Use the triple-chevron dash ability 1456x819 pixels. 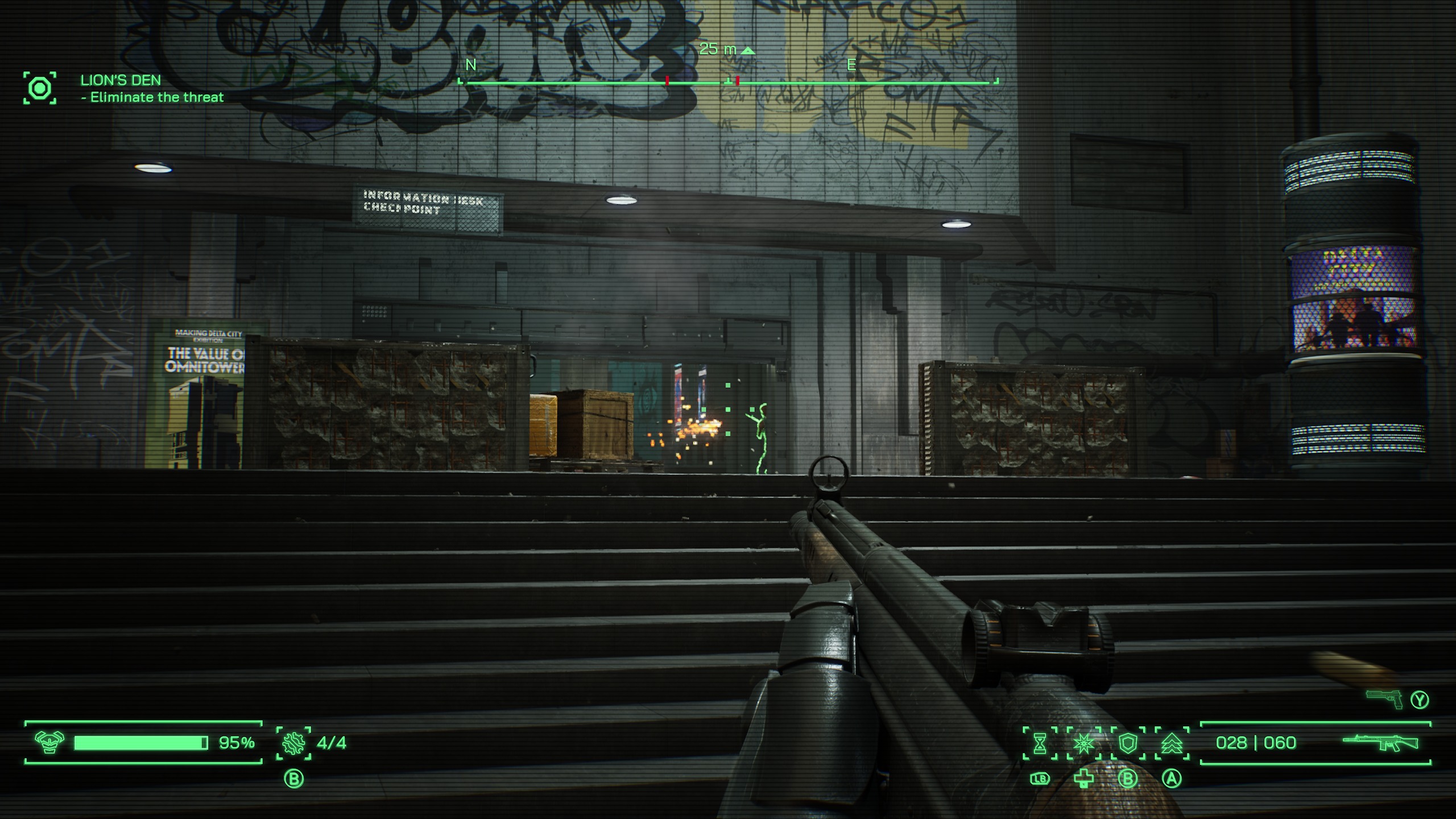tap(1172, 743)
